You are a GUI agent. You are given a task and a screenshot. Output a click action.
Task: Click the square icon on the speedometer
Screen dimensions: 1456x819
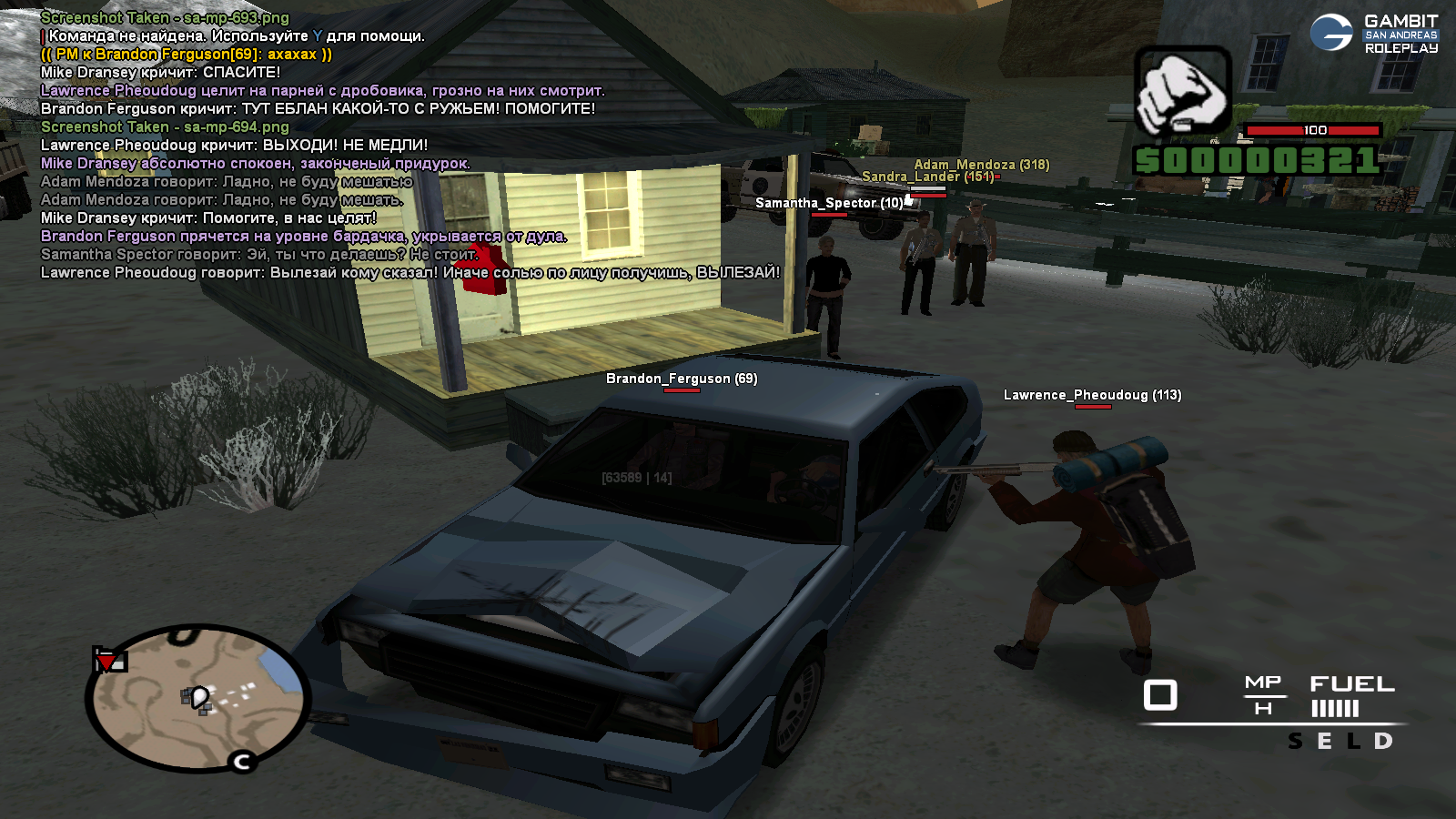click(x=1160, y=695)
